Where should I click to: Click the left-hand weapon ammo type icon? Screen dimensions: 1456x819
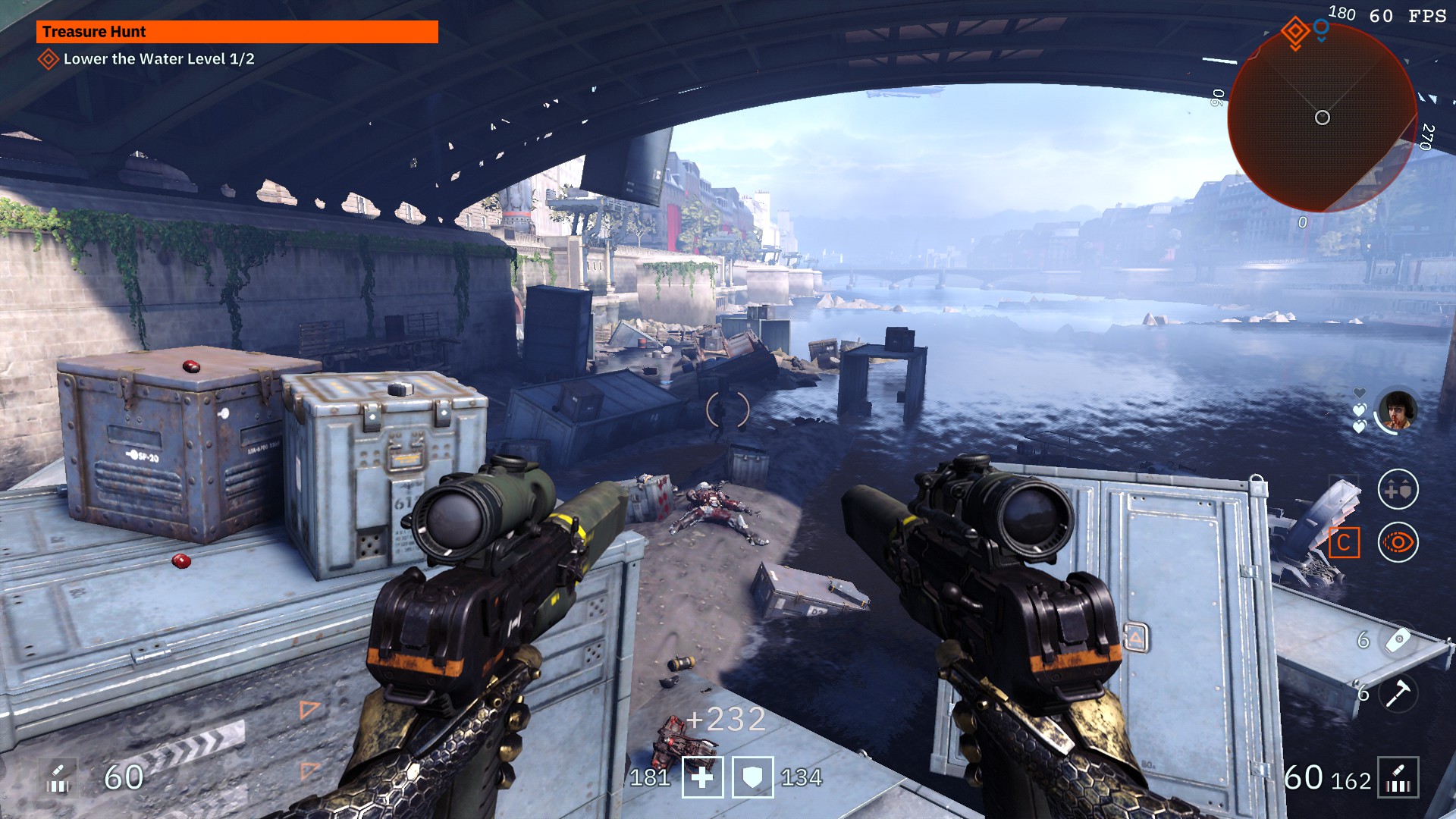pyautogui.click(x=58, y=778)
